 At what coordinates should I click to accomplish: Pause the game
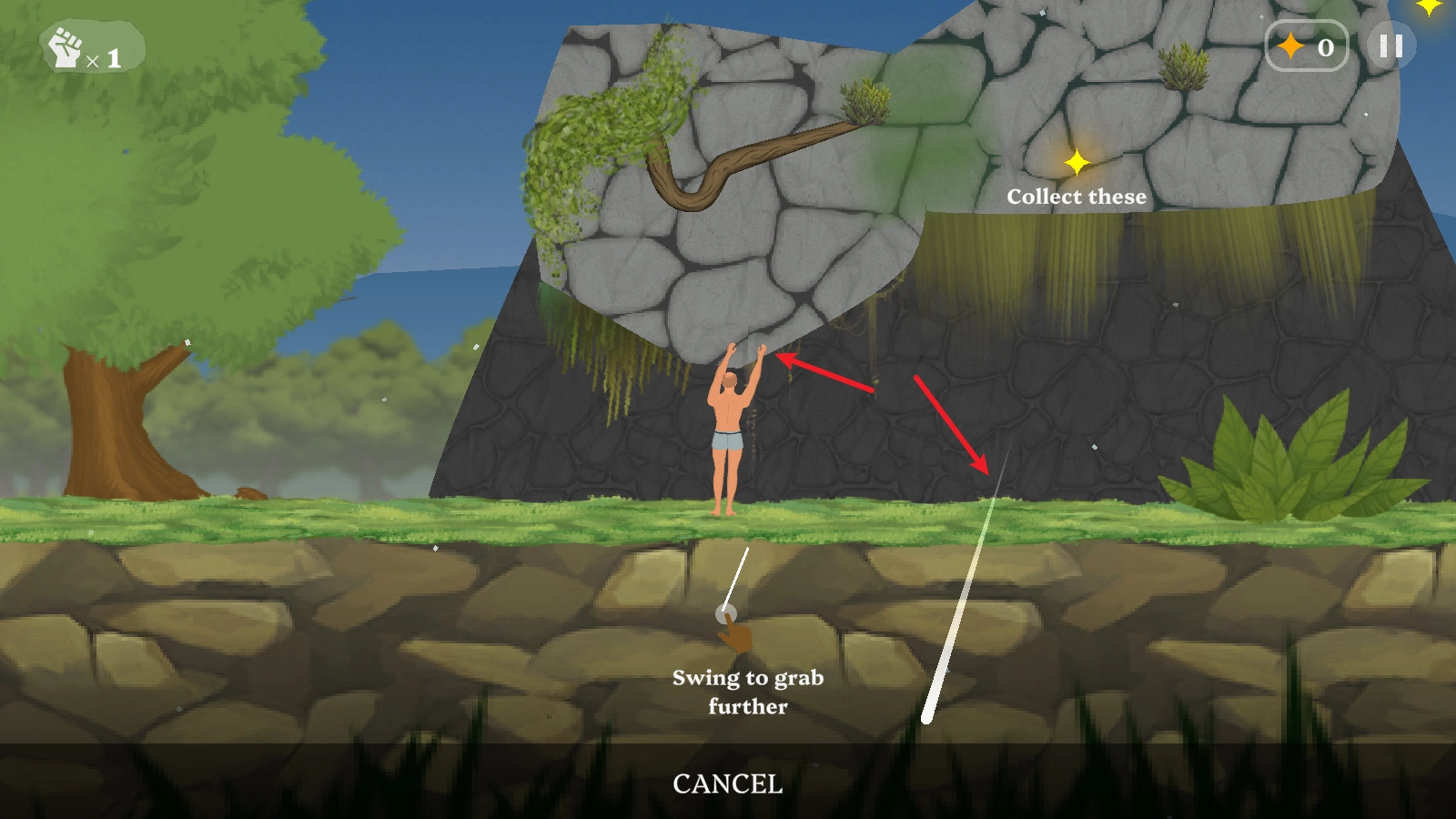[x=1390, y=46]
